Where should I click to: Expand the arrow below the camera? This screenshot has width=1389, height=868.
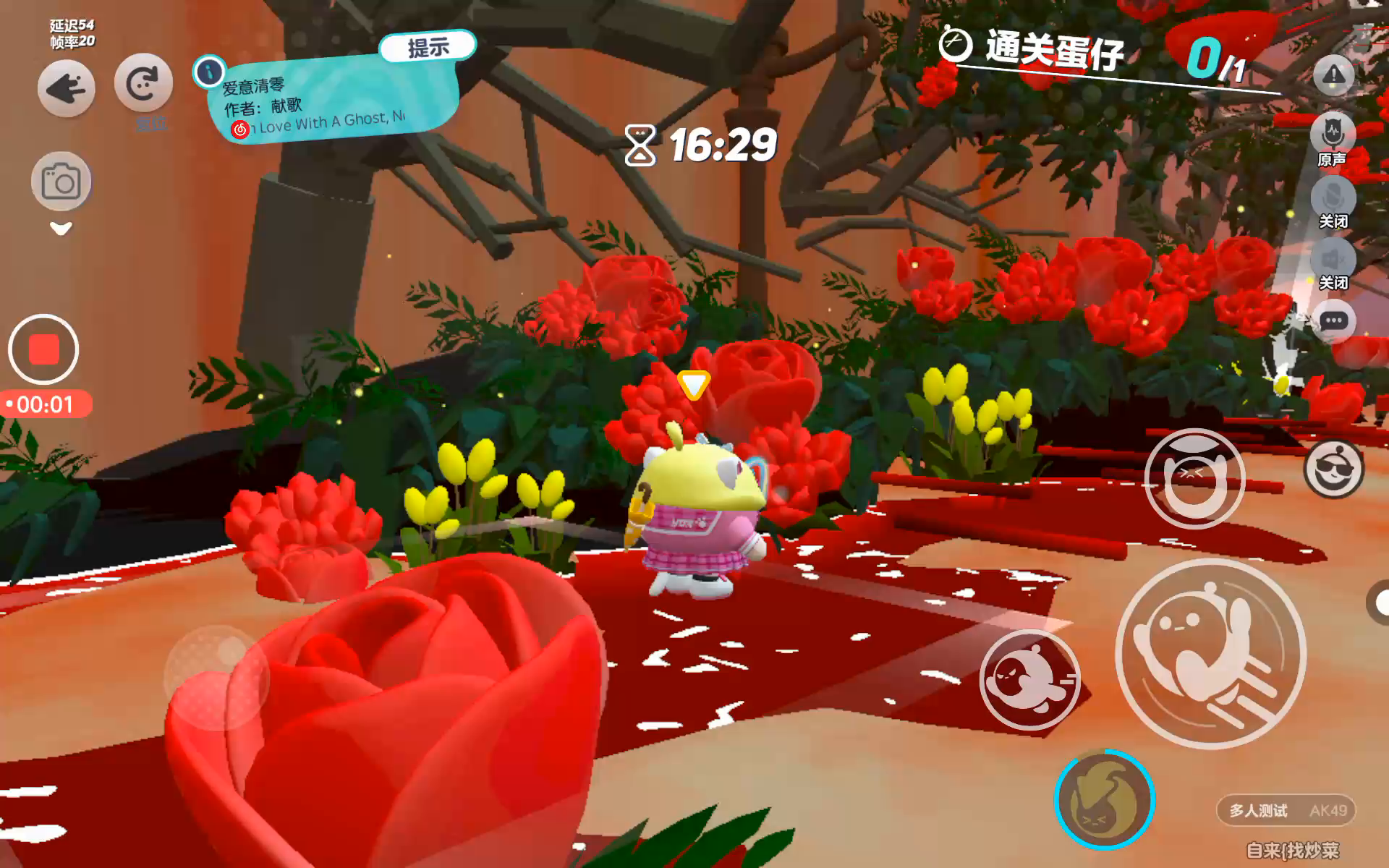click(61, 229)
